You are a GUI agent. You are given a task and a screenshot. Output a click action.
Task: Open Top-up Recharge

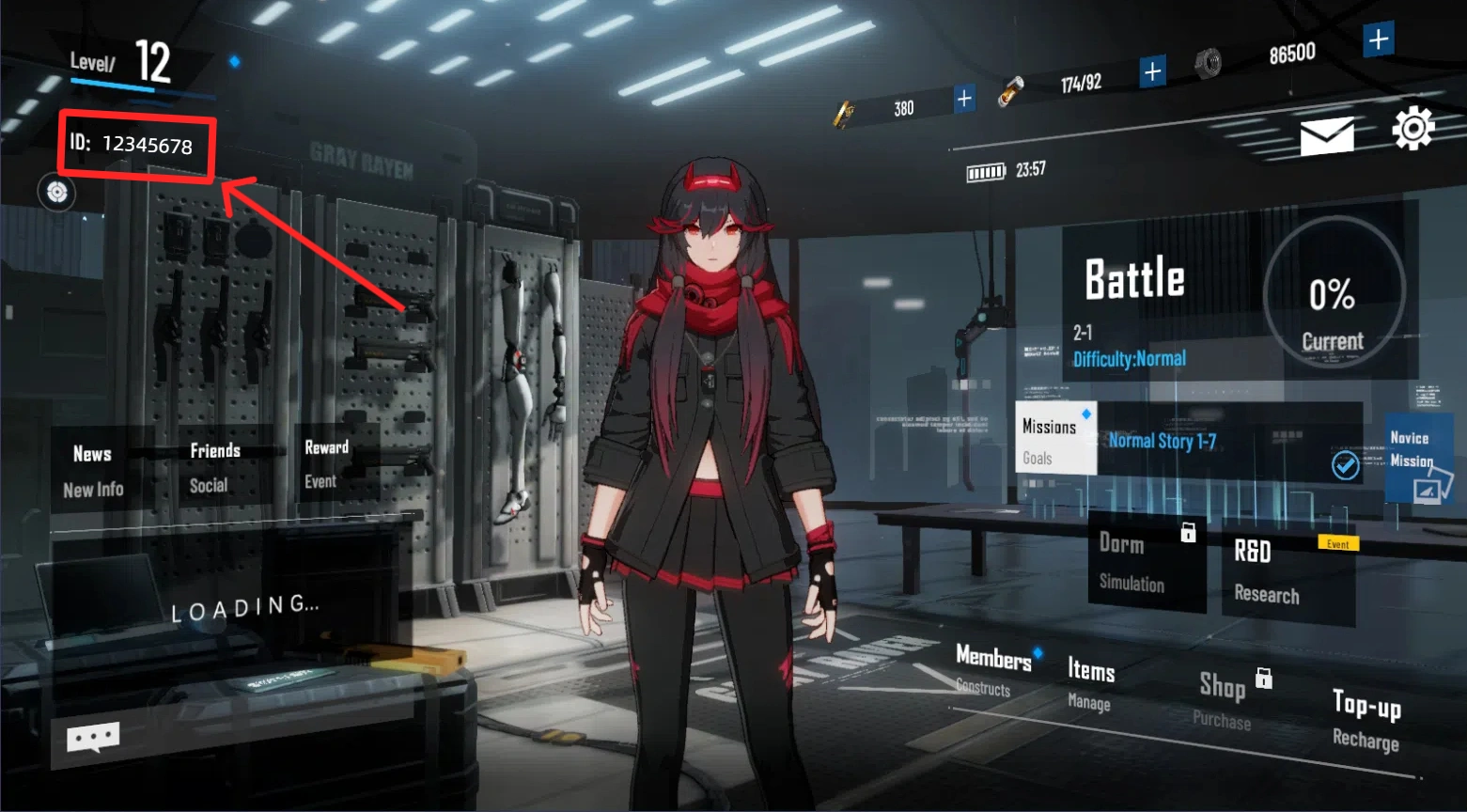click(x=1366, y=719)
